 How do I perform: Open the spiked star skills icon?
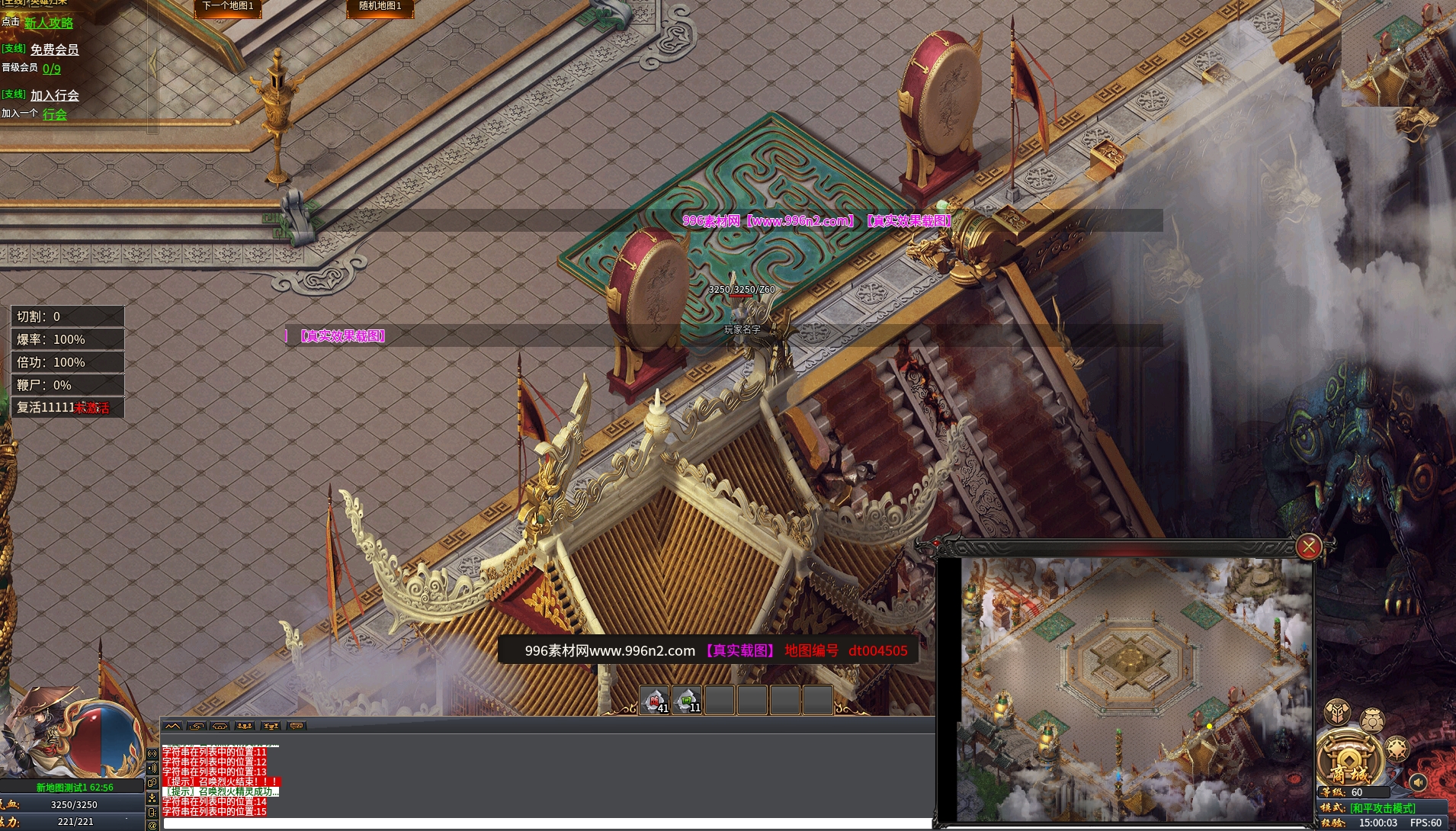(x=1398, y=749)
